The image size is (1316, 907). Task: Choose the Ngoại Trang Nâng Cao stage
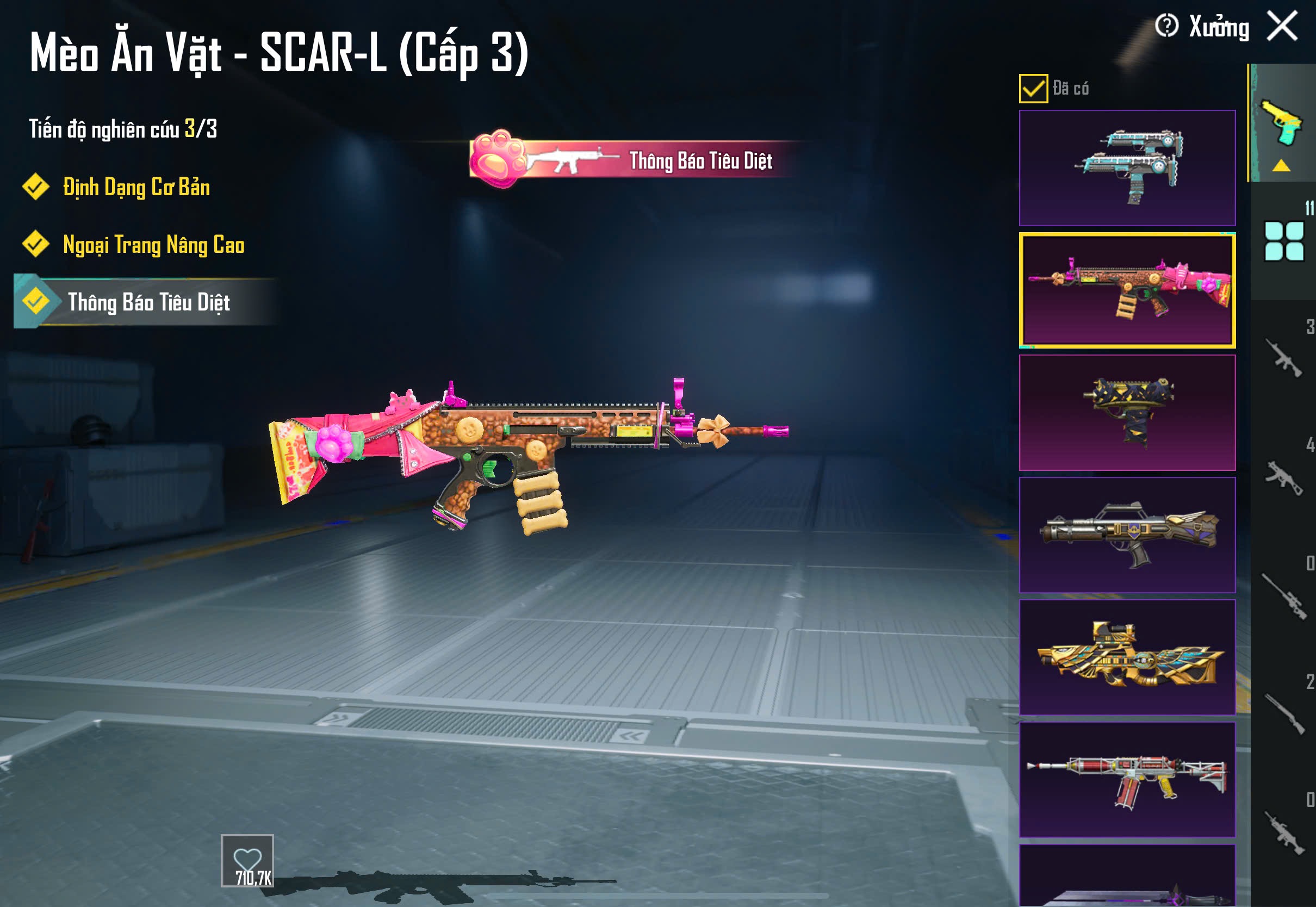(x=153, y=245)
